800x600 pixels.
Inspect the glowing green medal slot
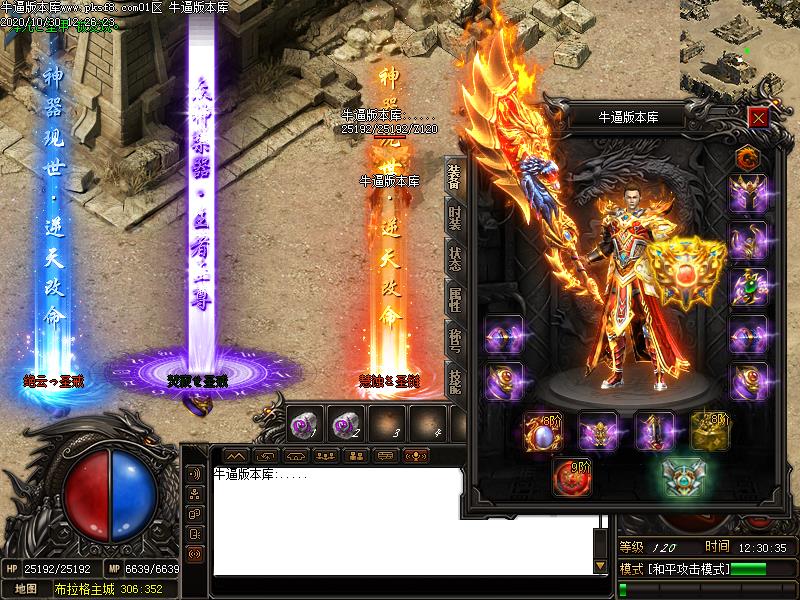(684, 477)
